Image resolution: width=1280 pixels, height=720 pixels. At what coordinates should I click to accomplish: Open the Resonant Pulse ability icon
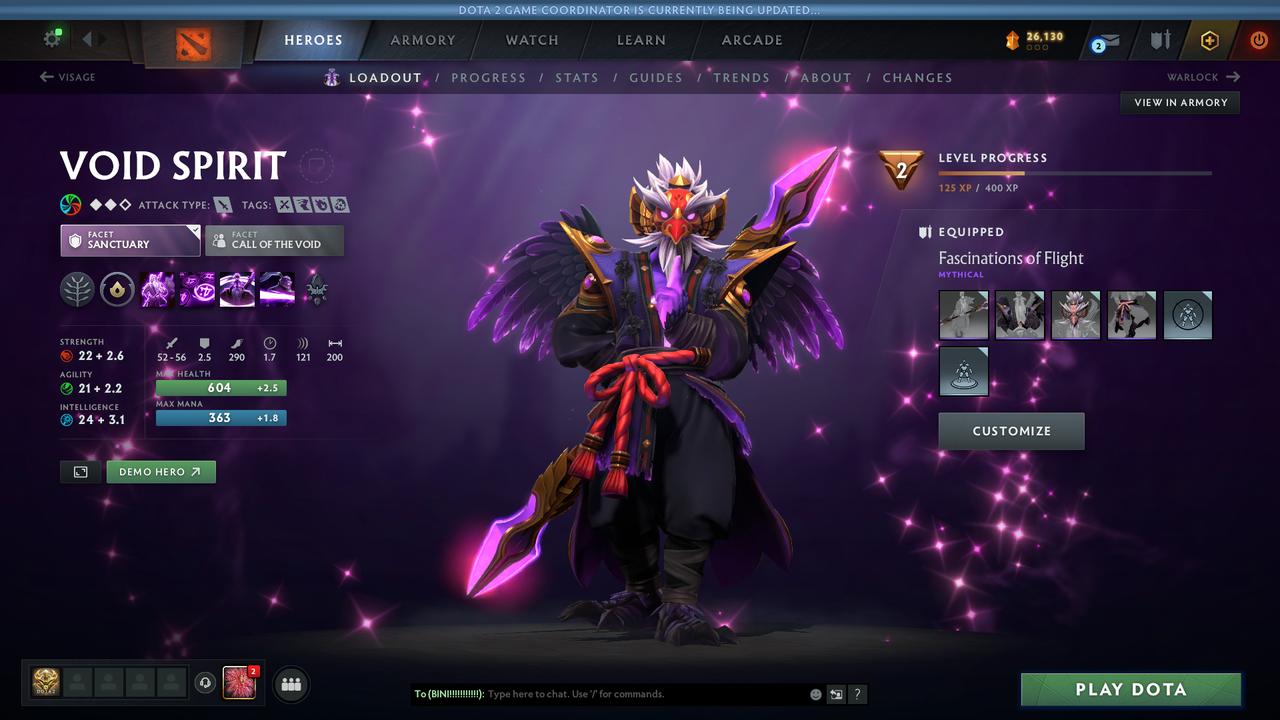[x=237, y=289]
